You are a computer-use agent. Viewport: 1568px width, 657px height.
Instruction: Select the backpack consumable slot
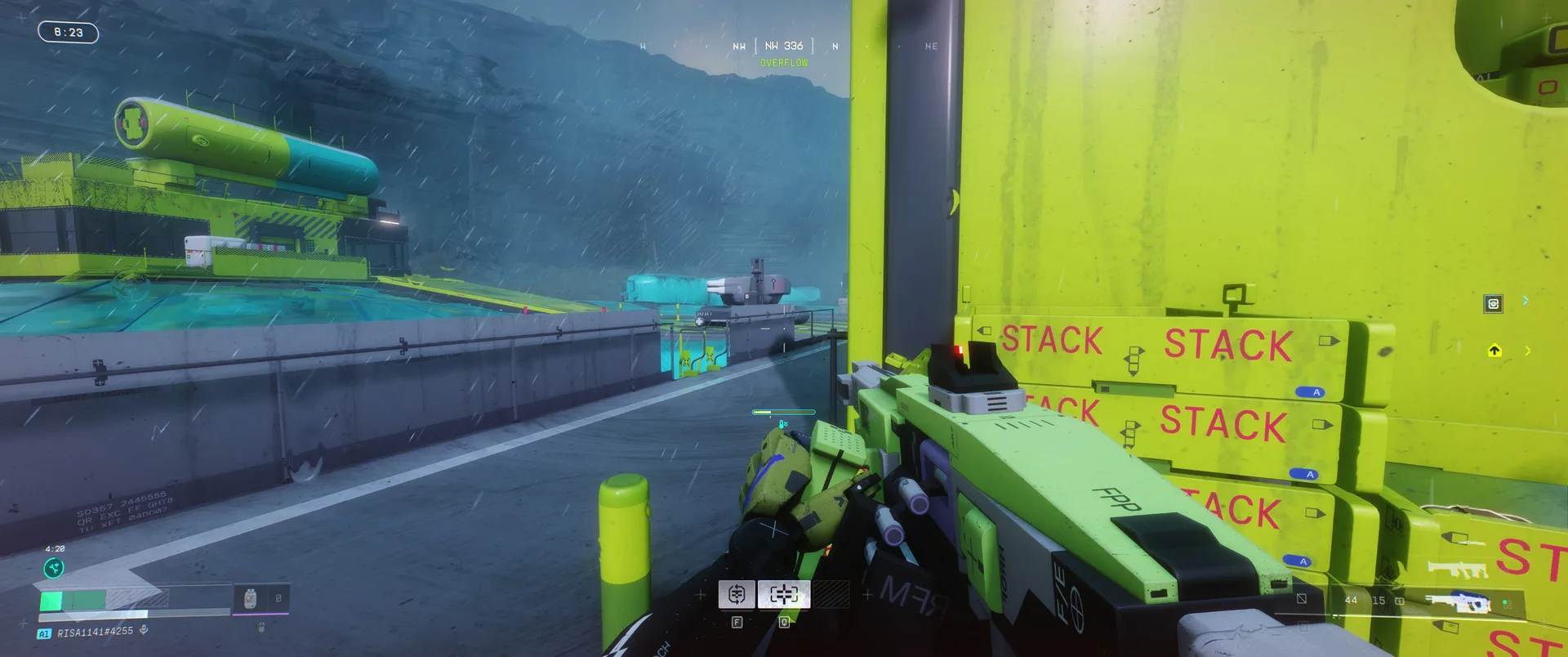[251, 599]
